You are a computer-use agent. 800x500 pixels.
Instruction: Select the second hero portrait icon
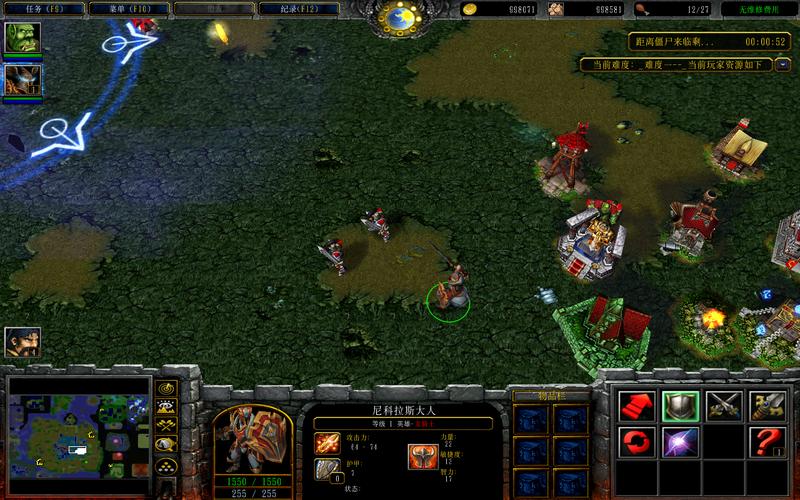pyautogui.click(x=20, y=79)
